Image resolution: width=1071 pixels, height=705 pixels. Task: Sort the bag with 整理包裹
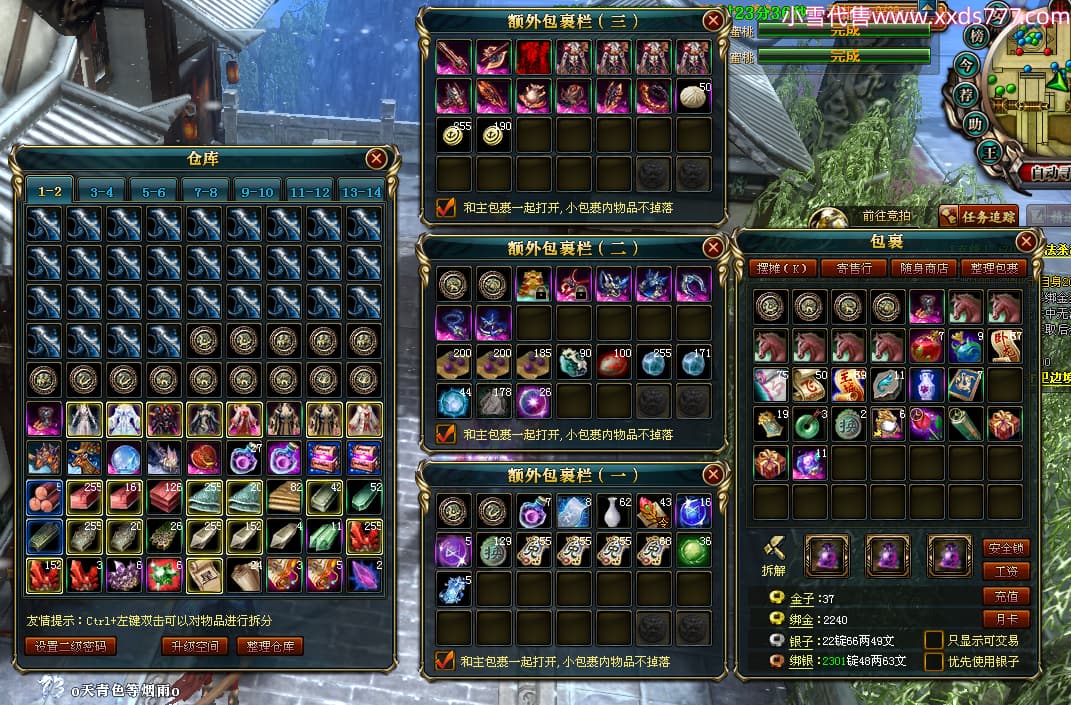(993, 268)
